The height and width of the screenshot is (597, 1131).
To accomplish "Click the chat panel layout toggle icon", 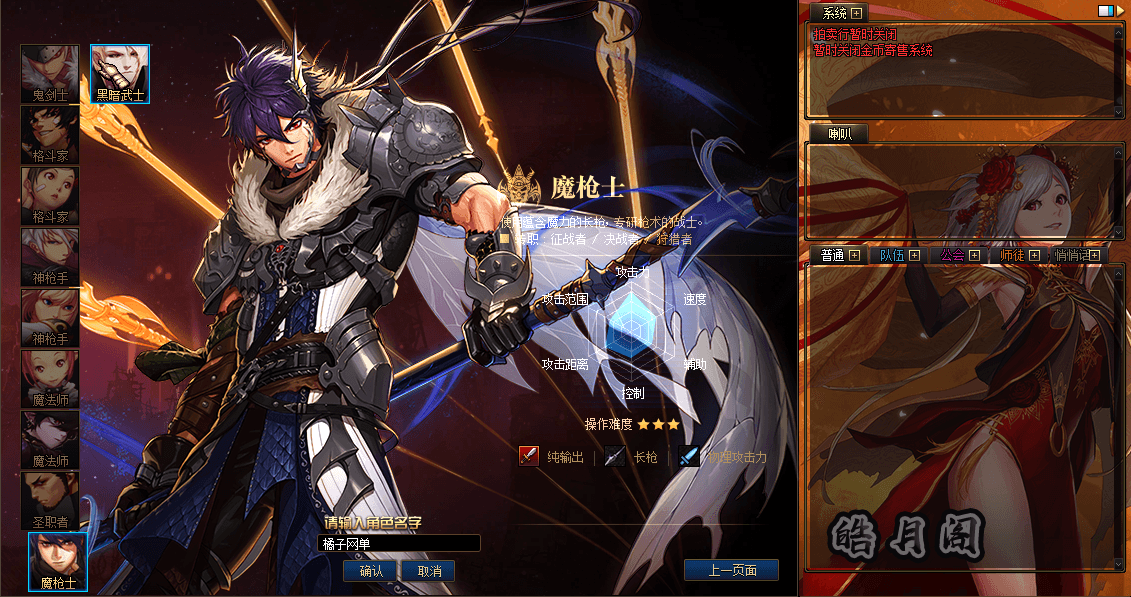I will pos(1106,11).
